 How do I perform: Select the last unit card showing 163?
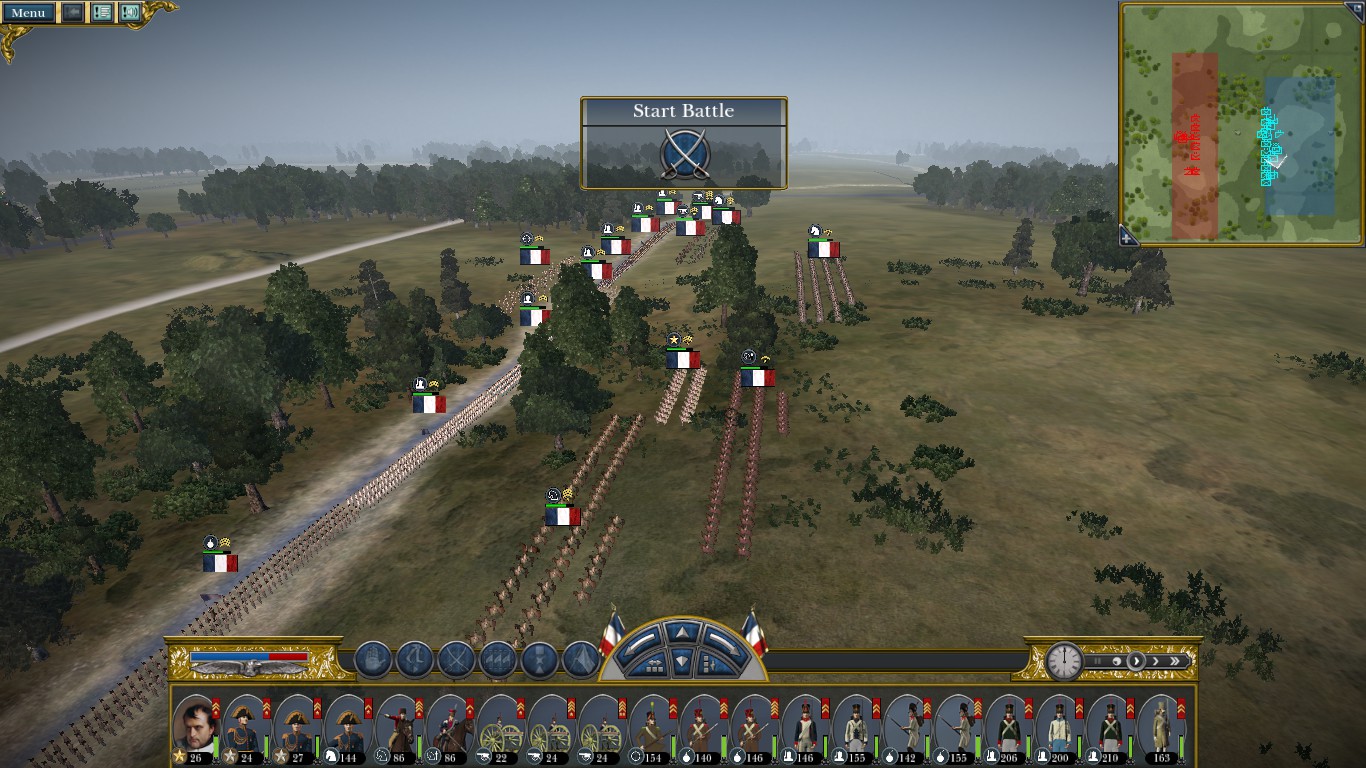pos(1160,726)
